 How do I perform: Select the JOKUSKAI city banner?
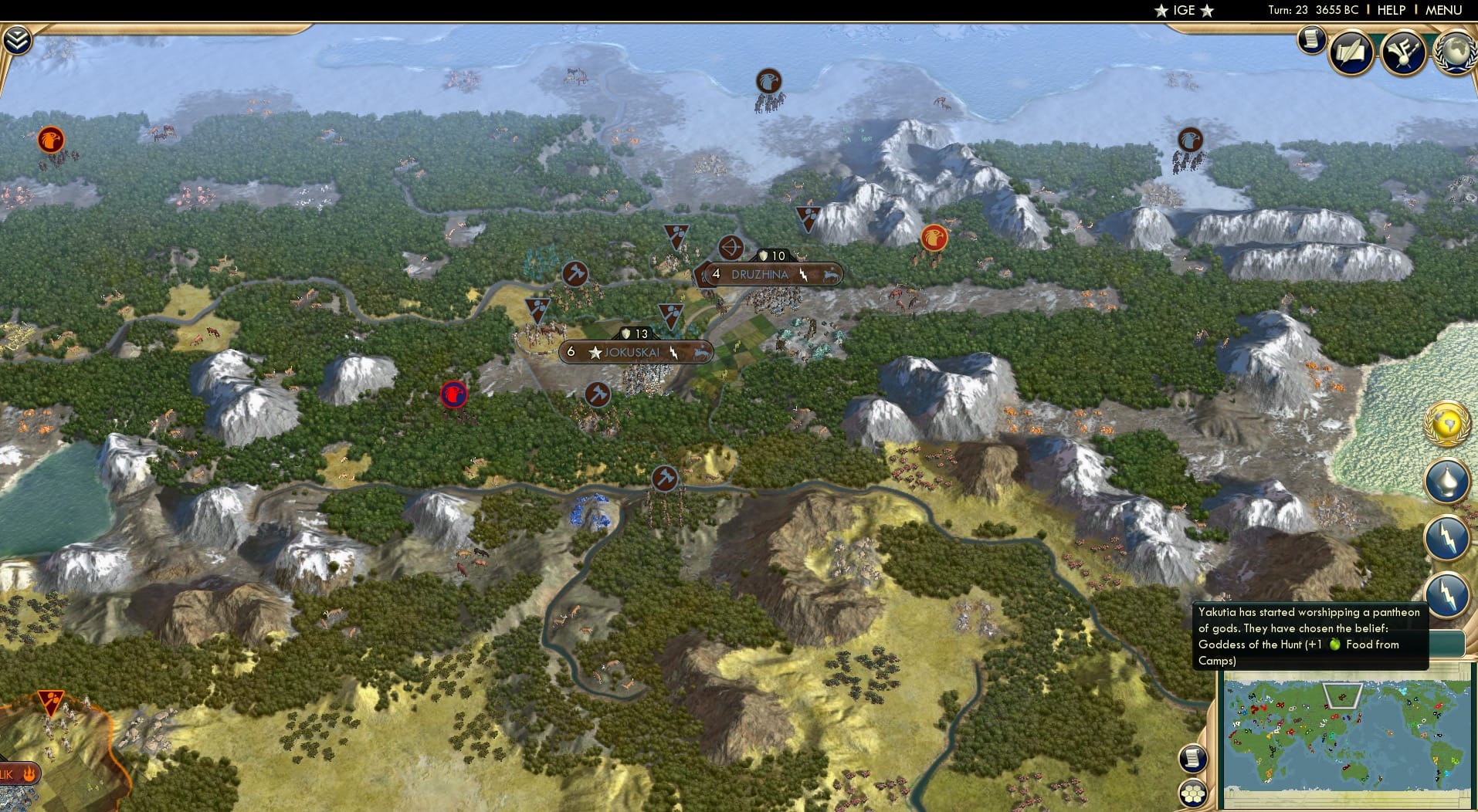click(633, 351)
